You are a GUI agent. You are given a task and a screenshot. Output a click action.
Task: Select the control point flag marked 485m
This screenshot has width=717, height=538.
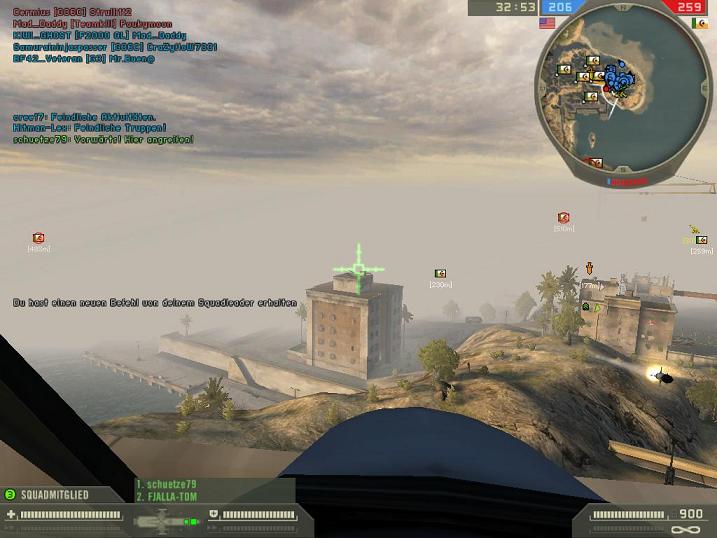click(x=38, y=238)
